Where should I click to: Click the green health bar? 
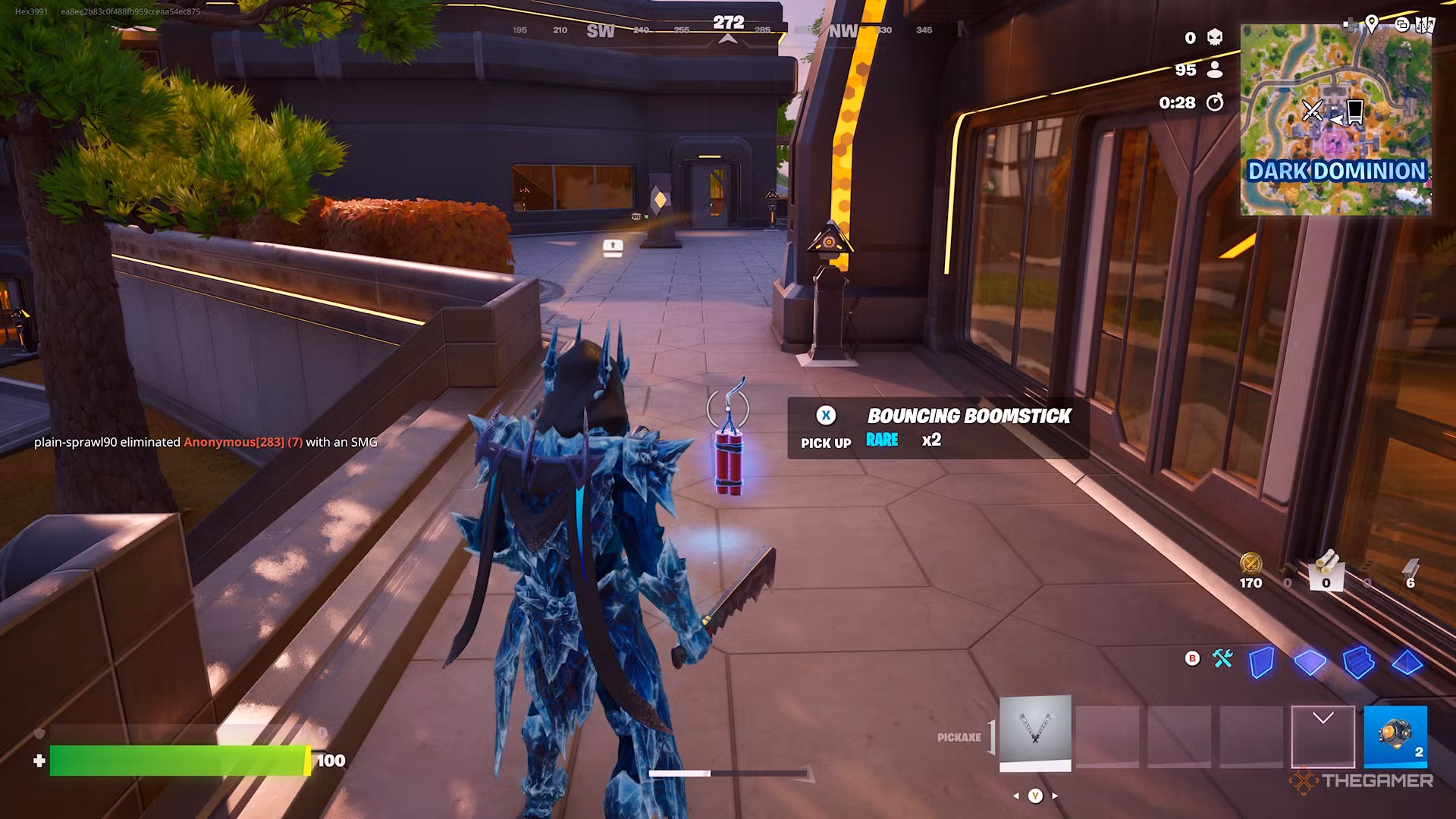coord(178,758)
